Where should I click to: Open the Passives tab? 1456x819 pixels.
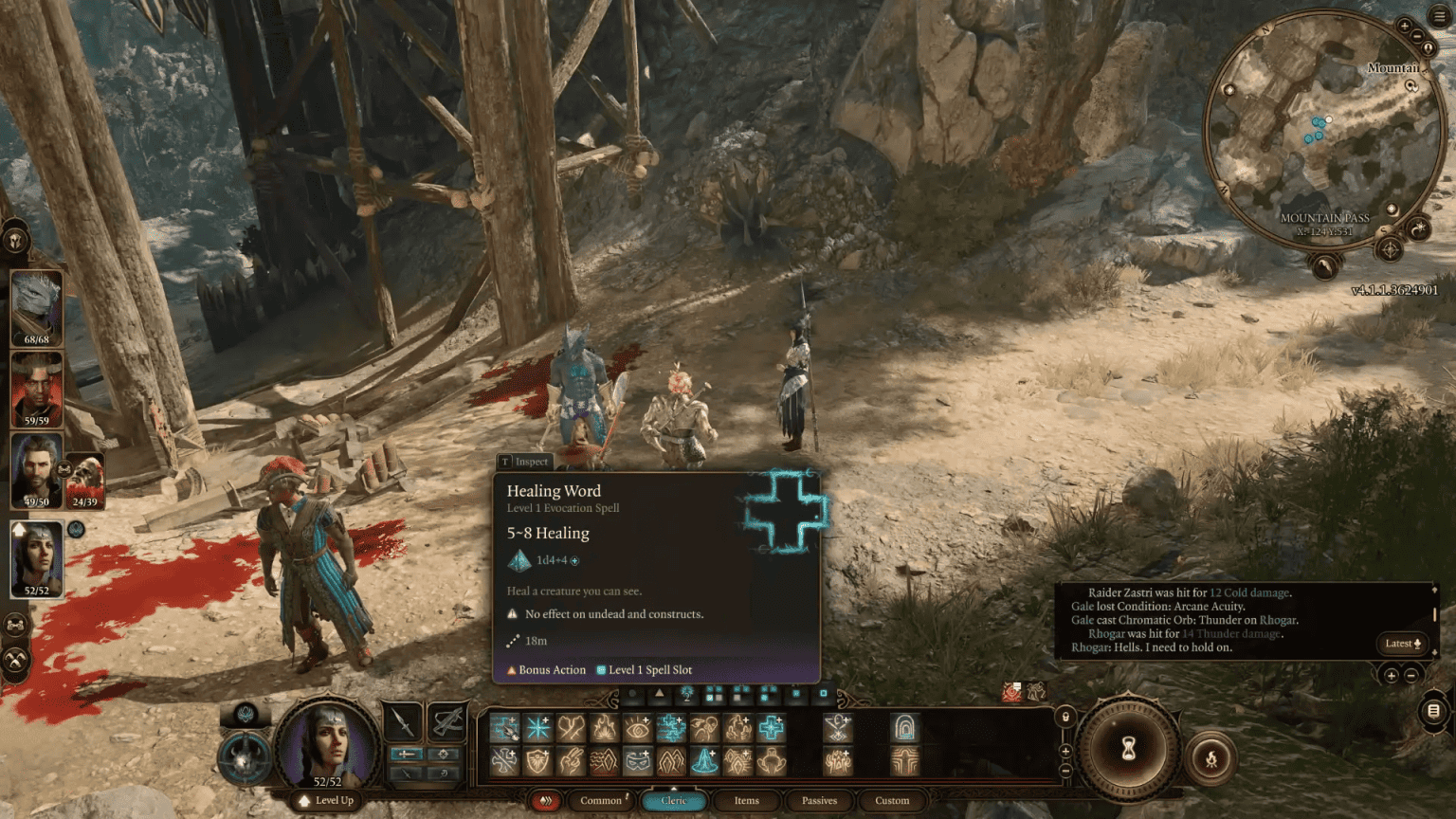[819, 801]
